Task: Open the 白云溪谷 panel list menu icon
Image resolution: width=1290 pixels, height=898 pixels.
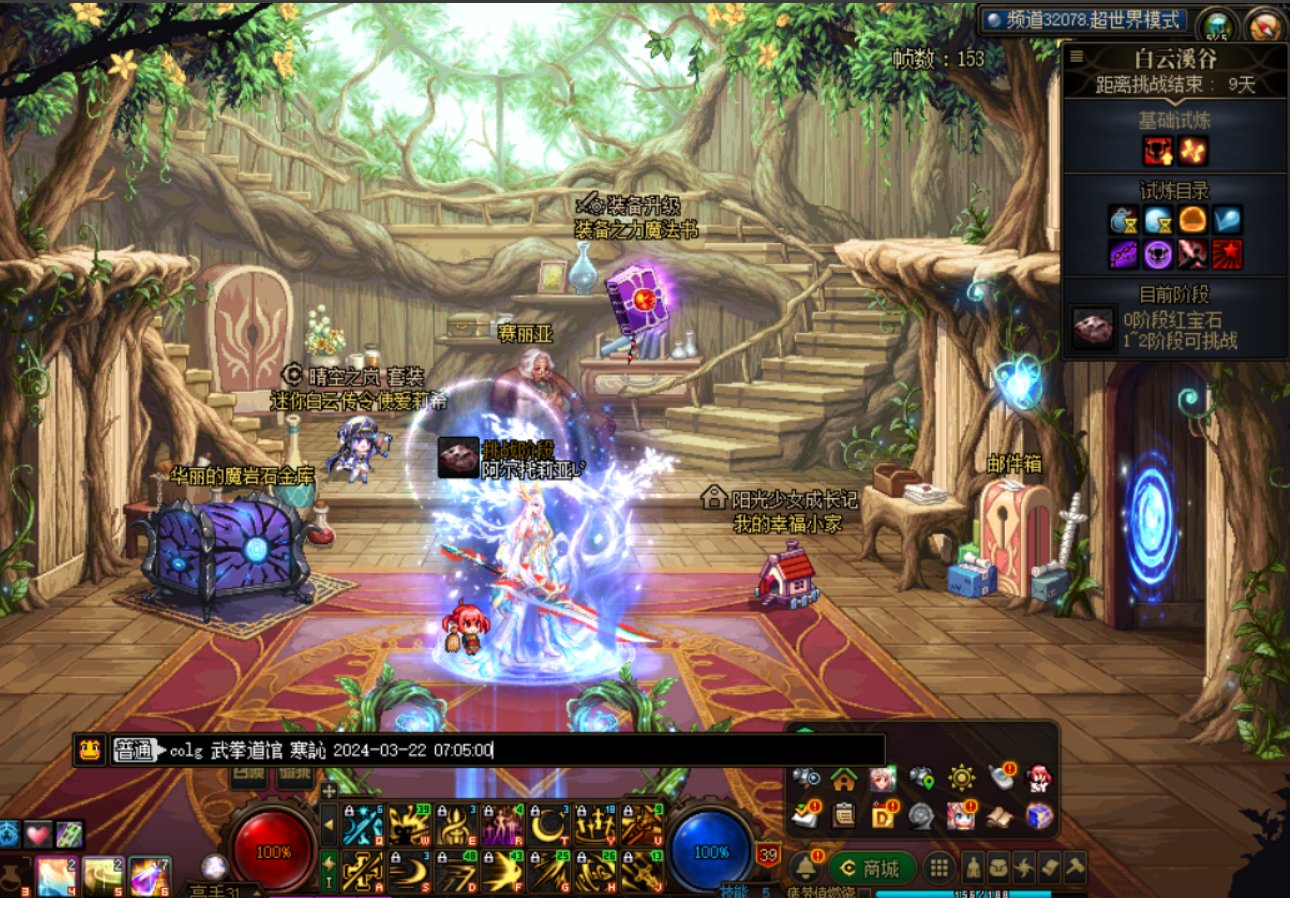Action: (1077, 57)
